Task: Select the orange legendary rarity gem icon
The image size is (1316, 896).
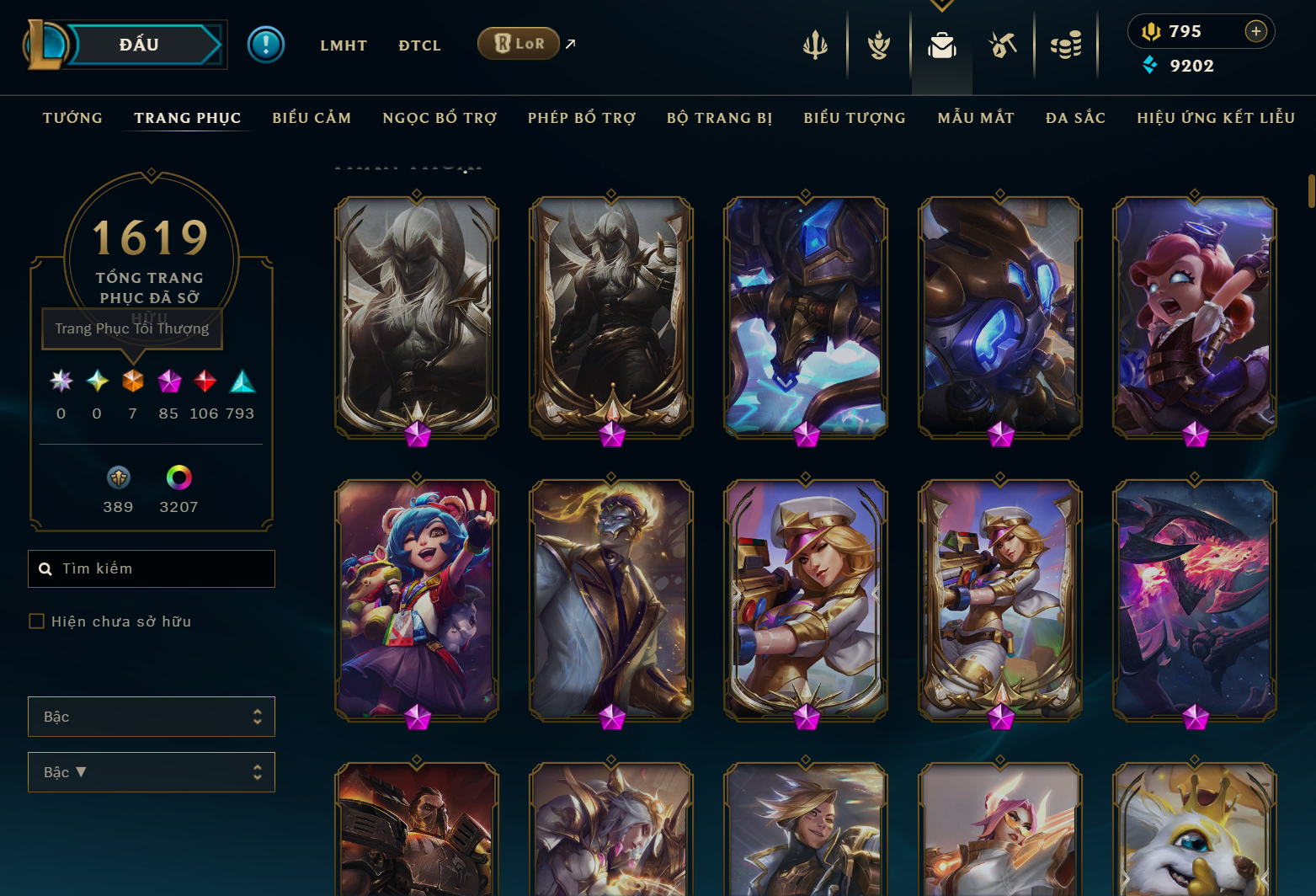Action: 132,381
